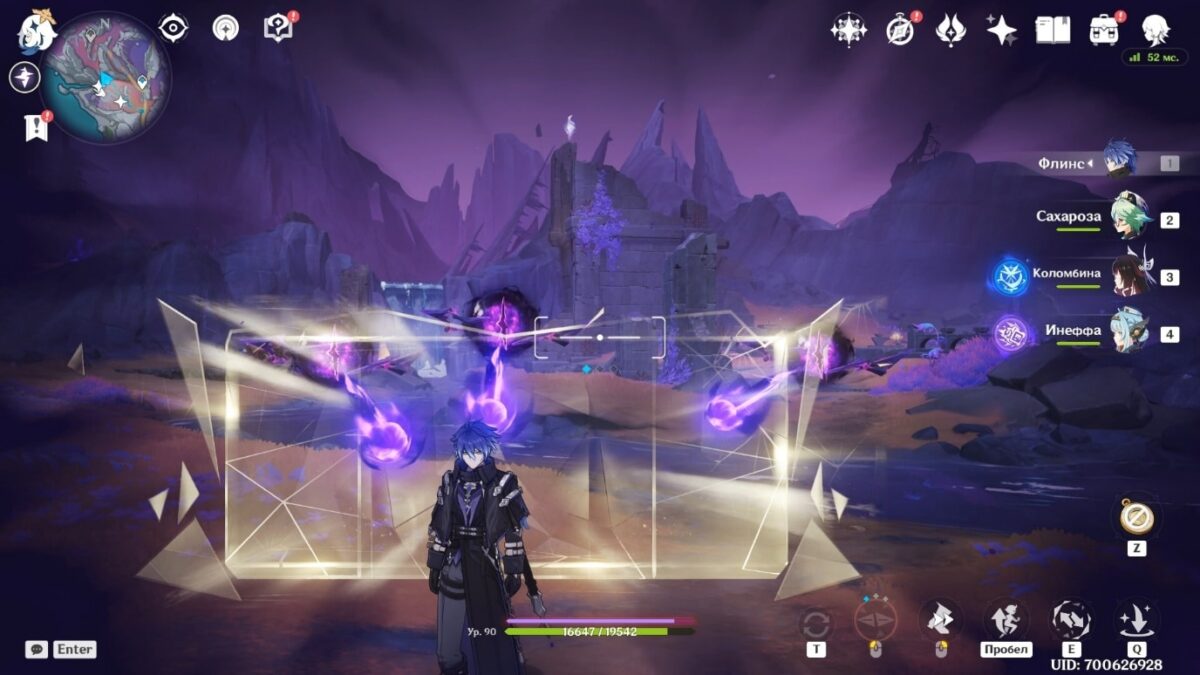Toggle the eye-shaped elemental sight icon

point(174,28)
